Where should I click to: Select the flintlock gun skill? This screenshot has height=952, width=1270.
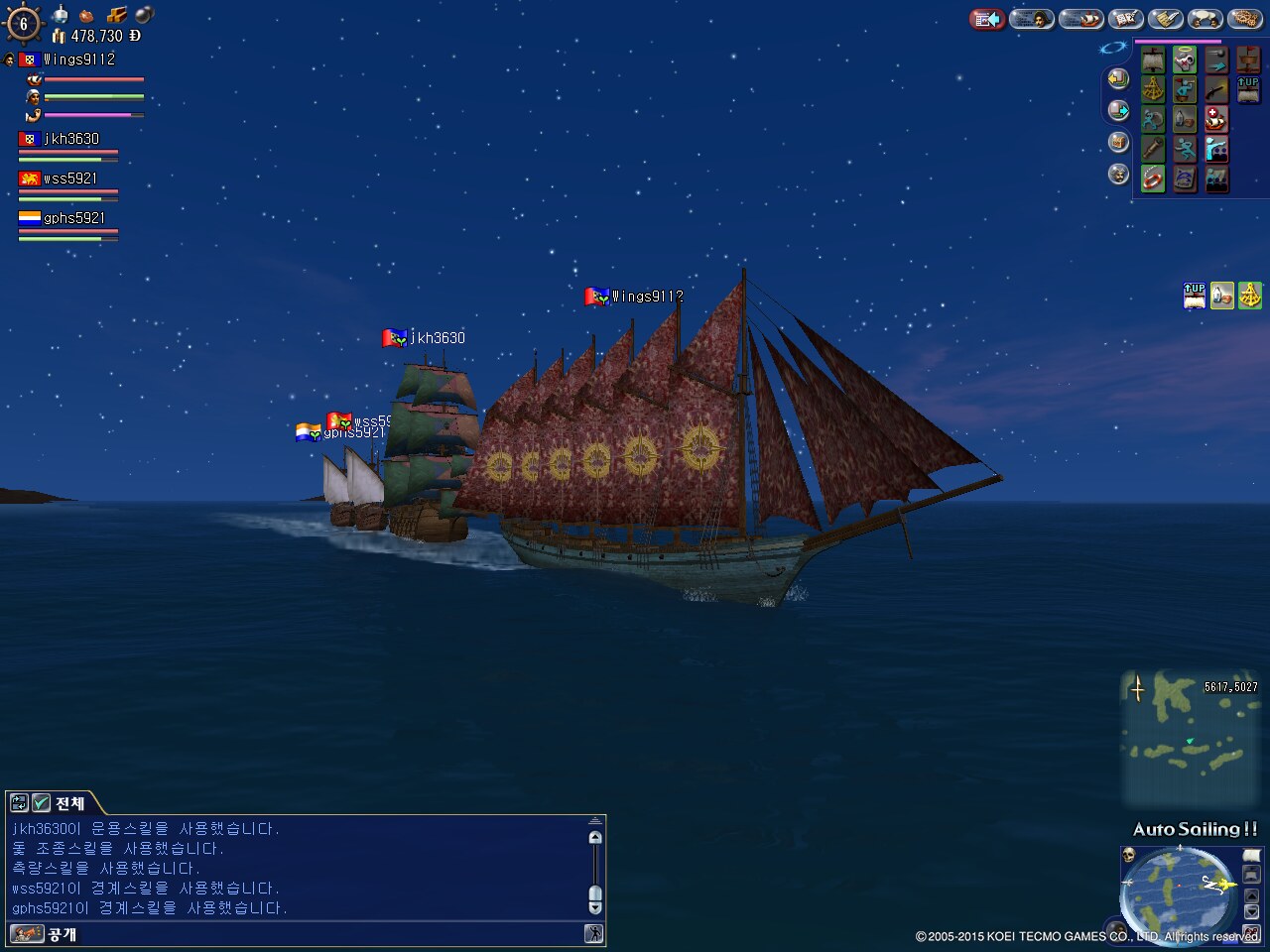point(1216,90)
